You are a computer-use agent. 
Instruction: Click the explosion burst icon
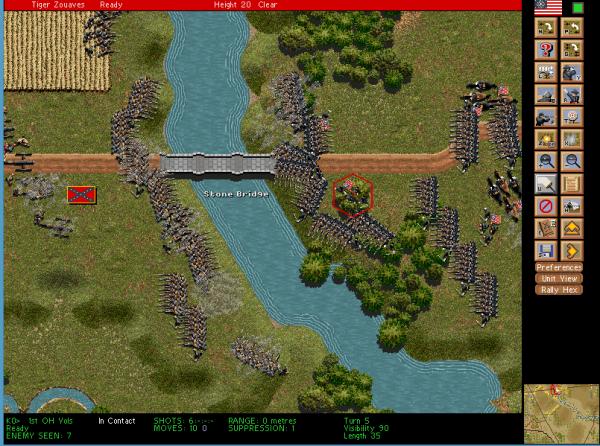pyautogui.click(x=546, y=139)
